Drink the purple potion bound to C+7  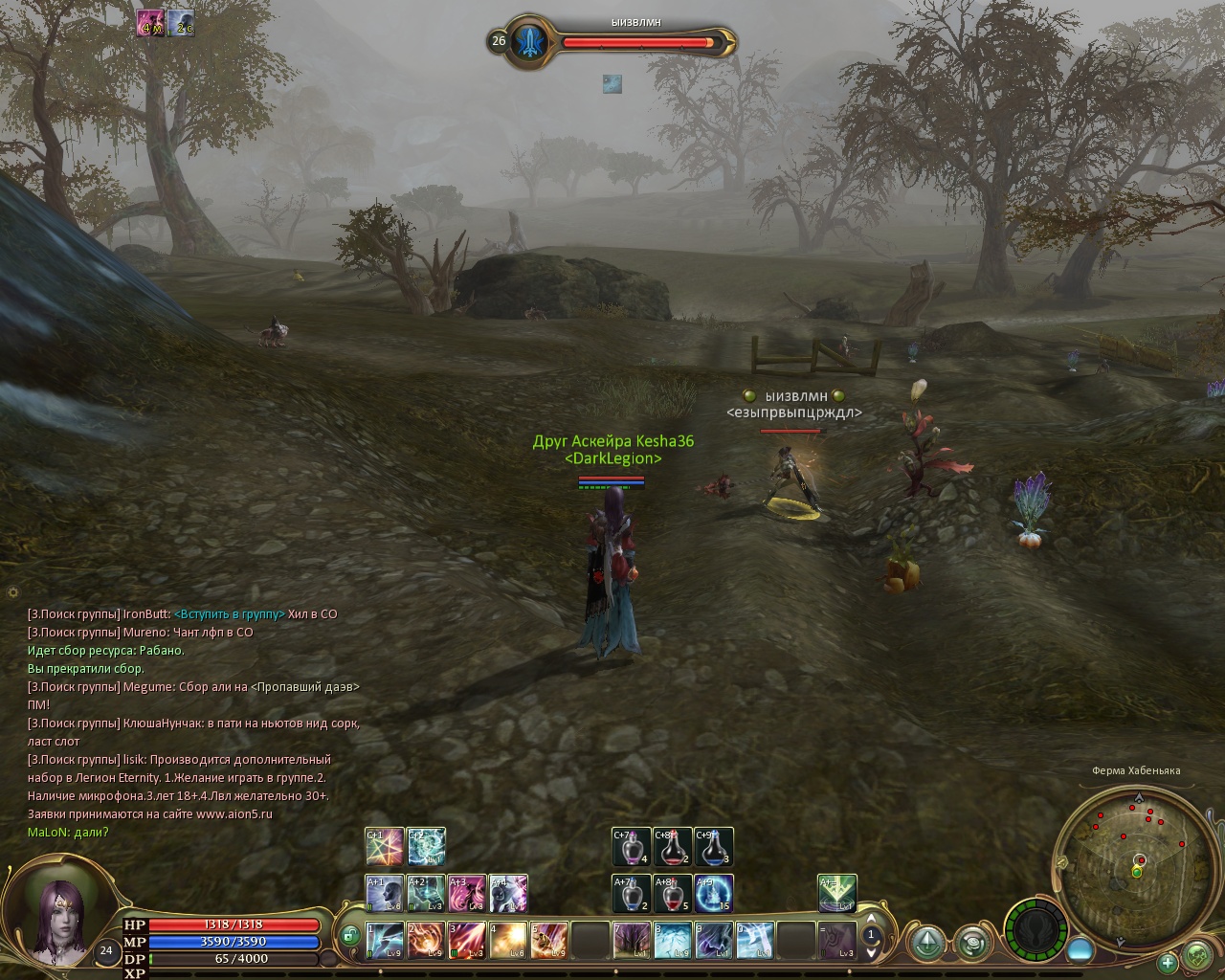click(632, 847)
